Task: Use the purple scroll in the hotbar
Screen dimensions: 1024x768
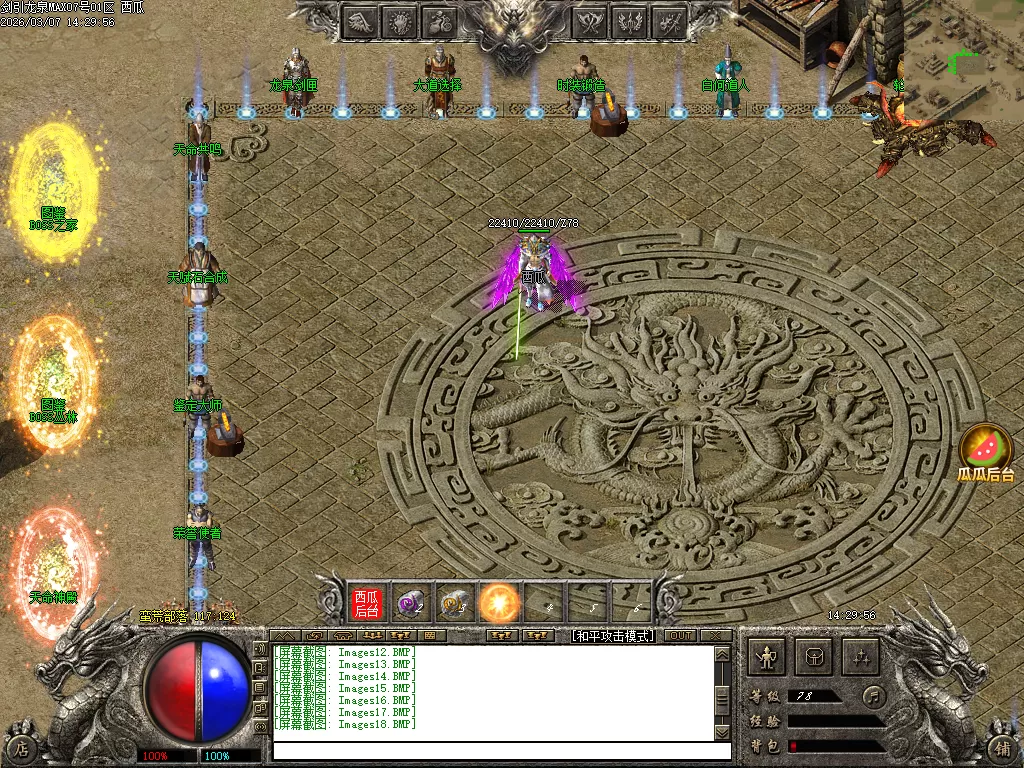Action: [x=411, y=603]
